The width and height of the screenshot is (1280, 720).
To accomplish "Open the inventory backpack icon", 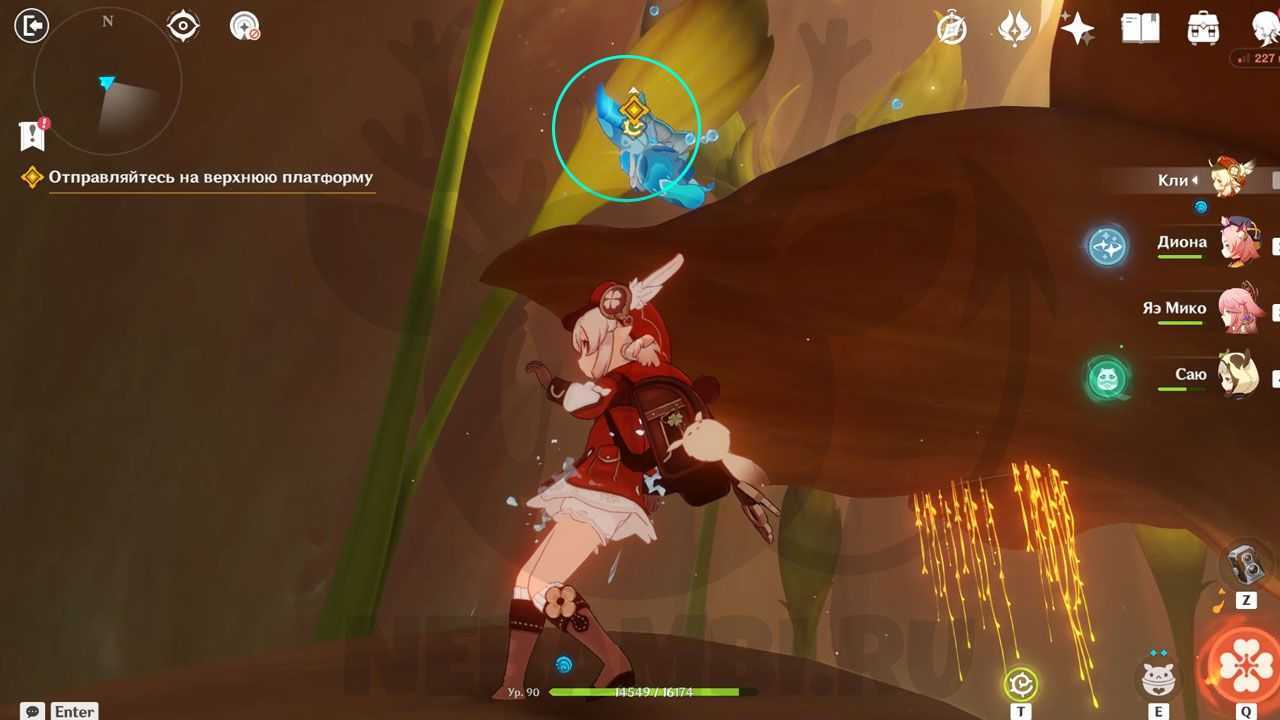I will click(1203, 29).
